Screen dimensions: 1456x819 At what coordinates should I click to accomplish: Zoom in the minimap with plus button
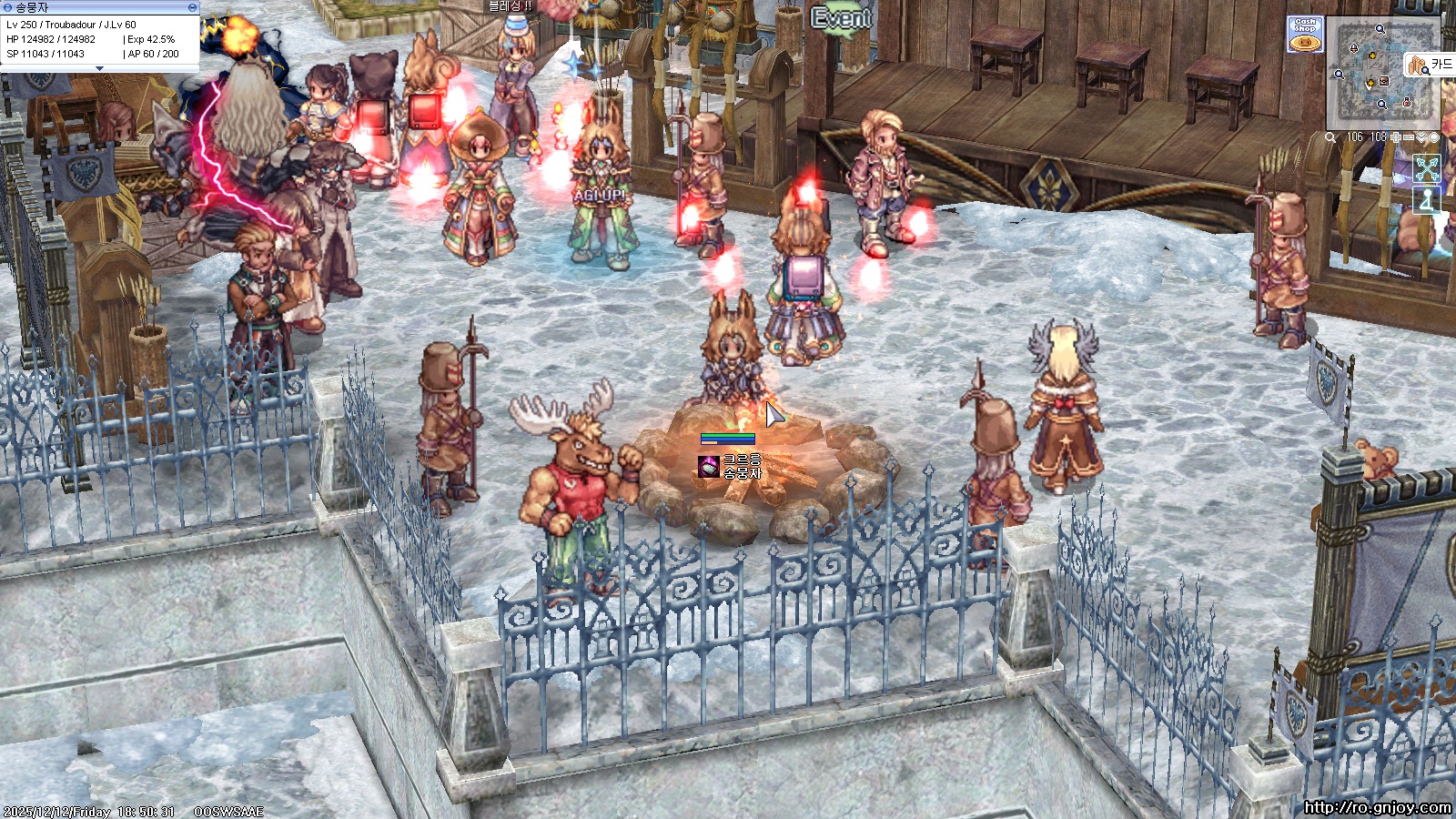coord(1396,137)
